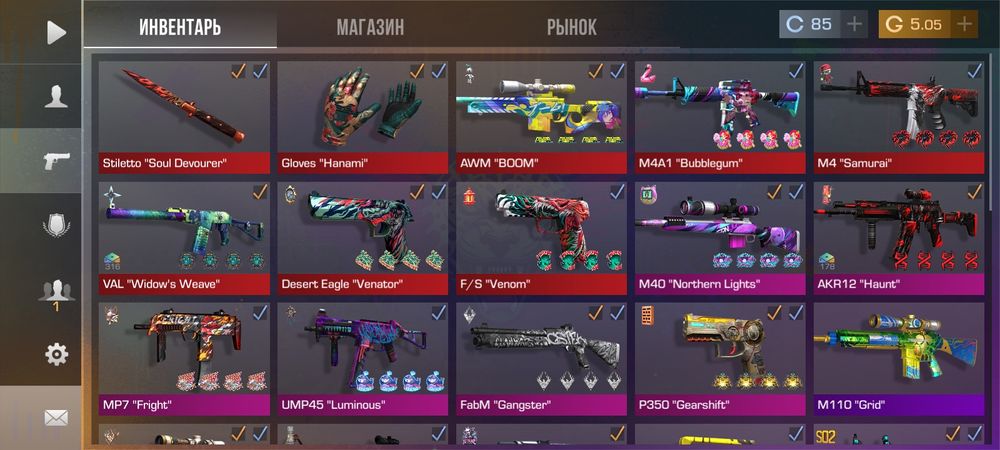
Task: Open the mail envelope icon
Action: point(56,418)
